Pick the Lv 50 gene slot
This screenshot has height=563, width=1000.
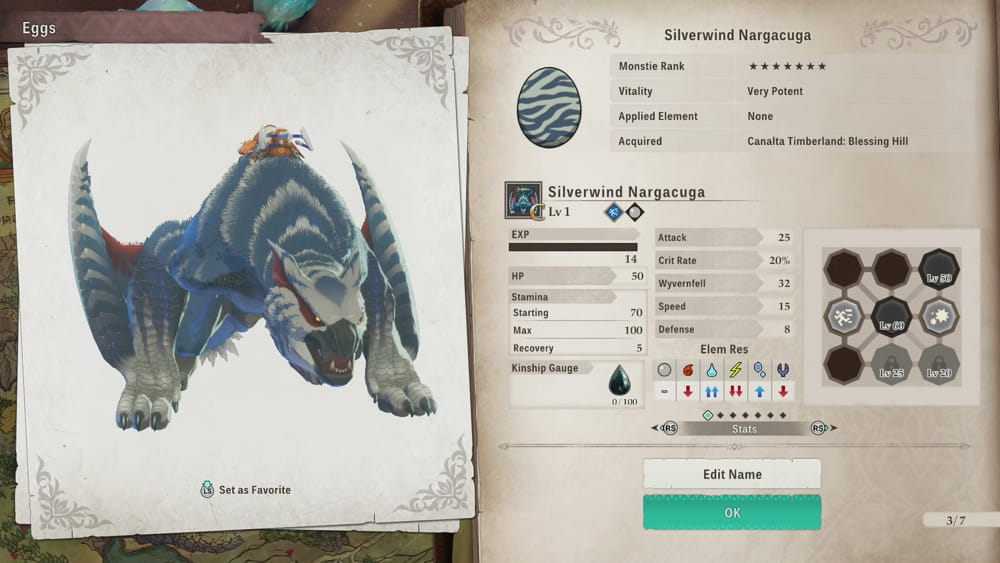tap(938, 269)
